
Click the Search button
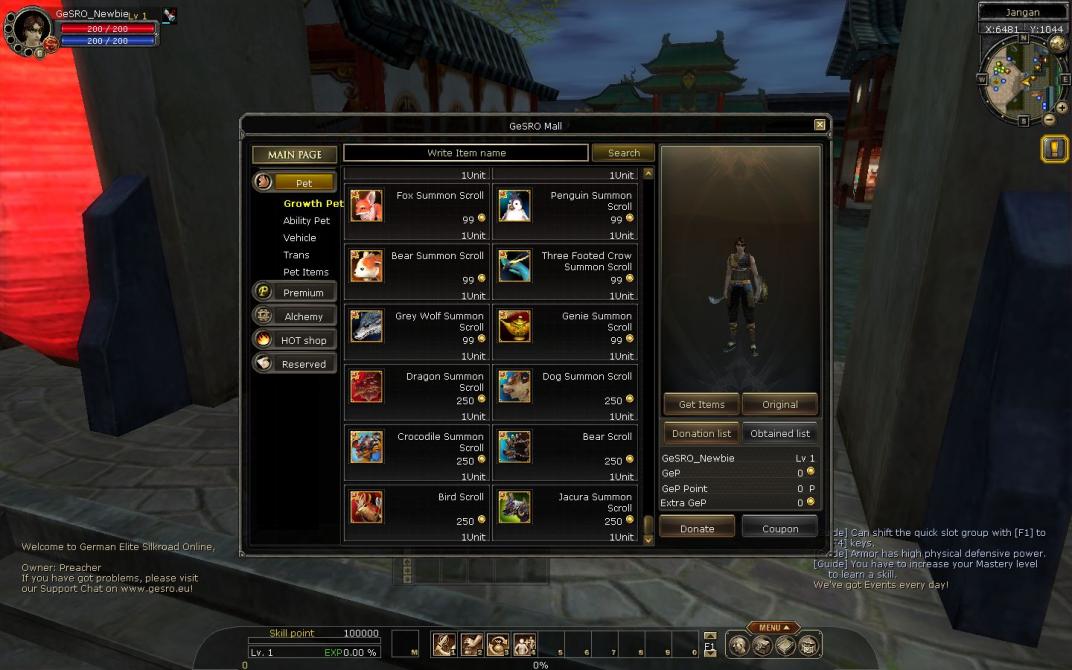623,153
